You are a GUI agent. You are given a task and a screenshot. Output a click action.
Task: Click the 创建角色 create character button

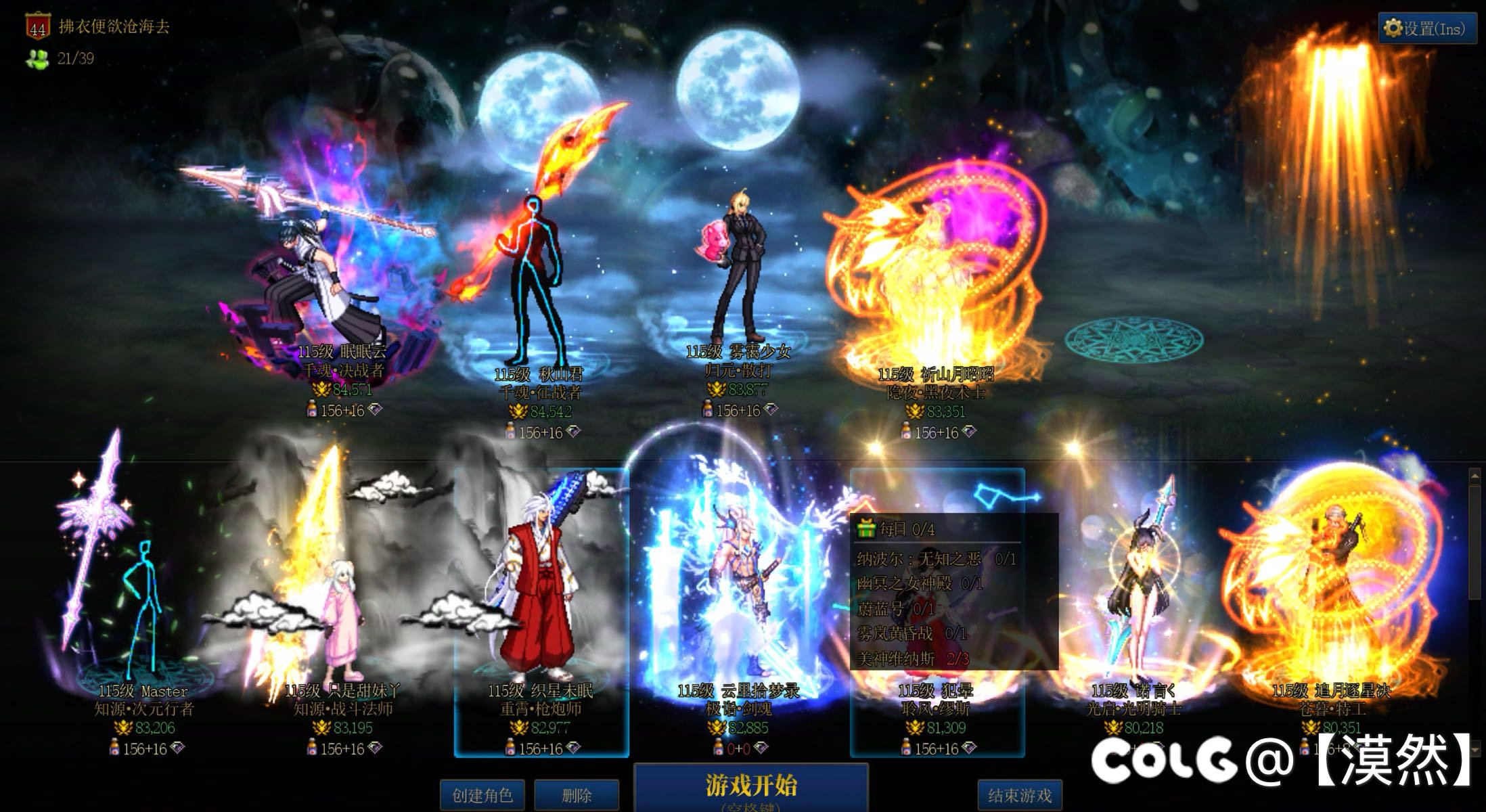coord(482,795)
